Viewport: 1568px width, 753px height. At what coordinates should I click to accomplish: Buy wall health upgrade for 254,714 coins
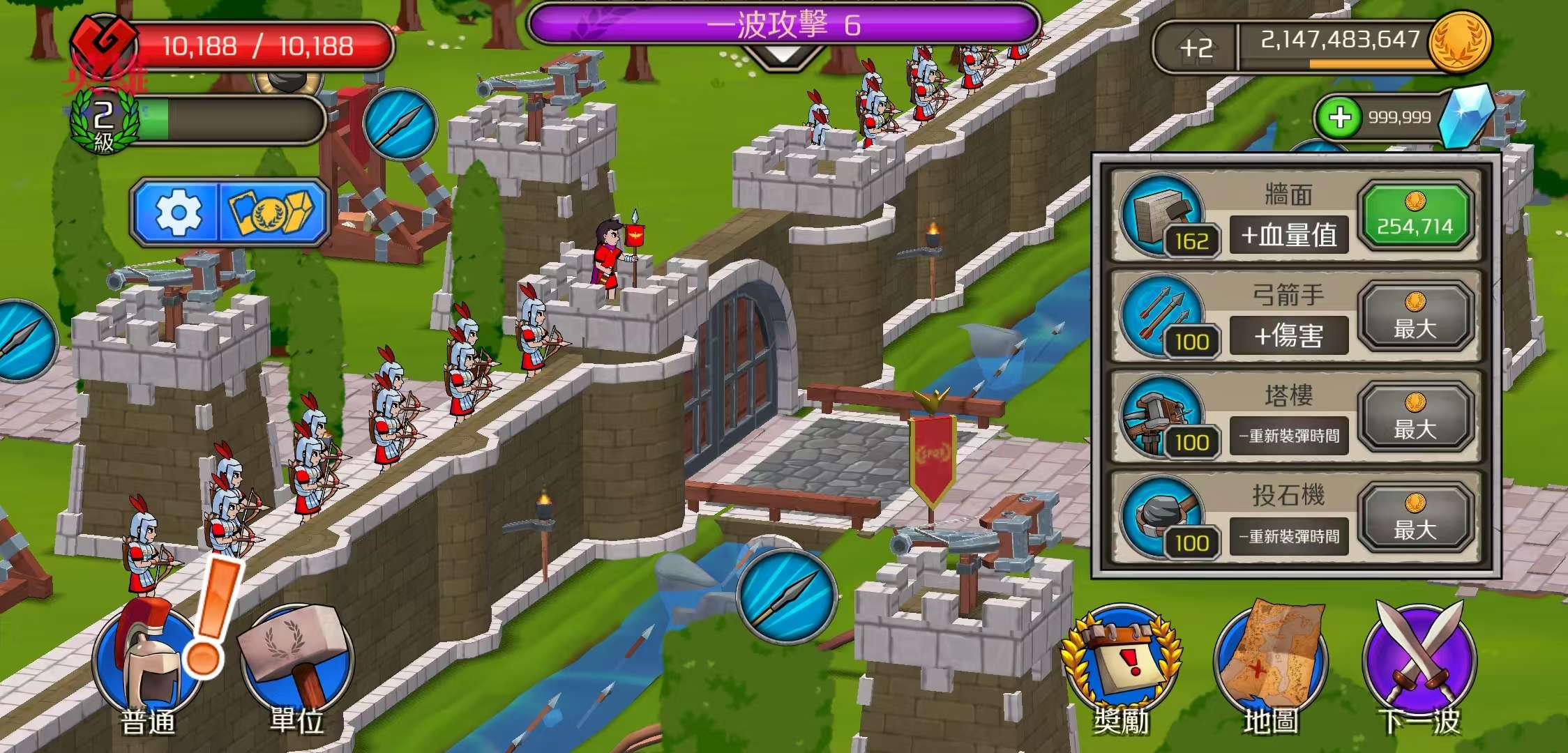tap(1415, 216)
